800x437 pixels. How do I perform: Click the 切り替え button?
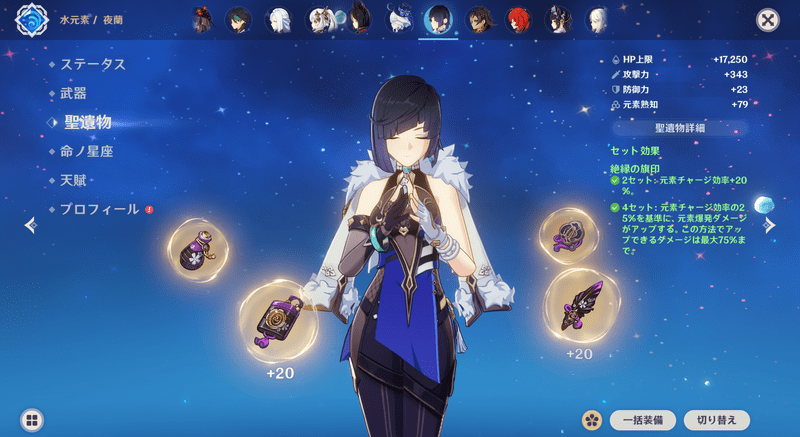click(715, 420)
